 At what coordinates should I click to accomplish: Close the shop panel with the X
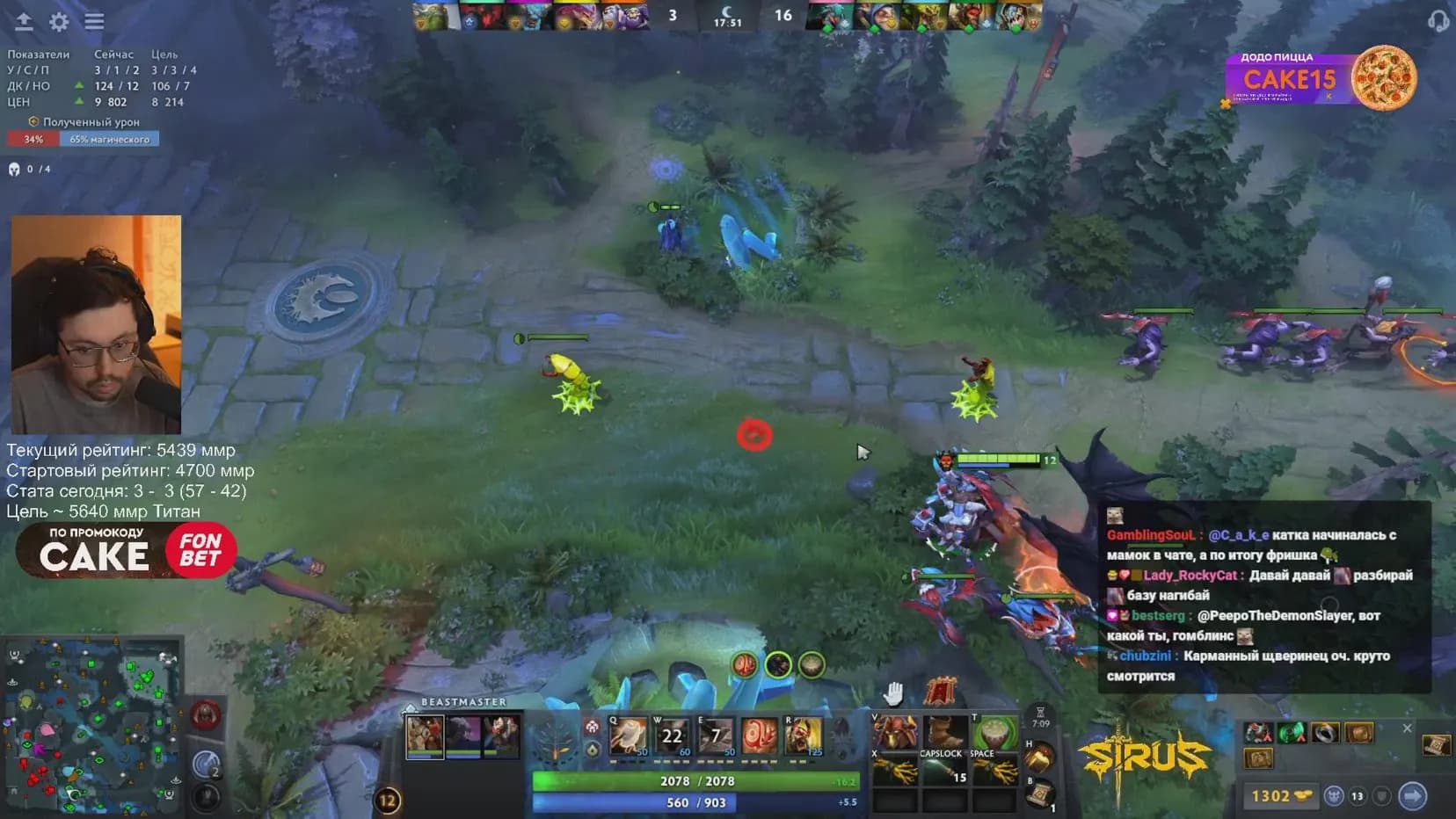pyautogui.click(x=1408, y=728)
